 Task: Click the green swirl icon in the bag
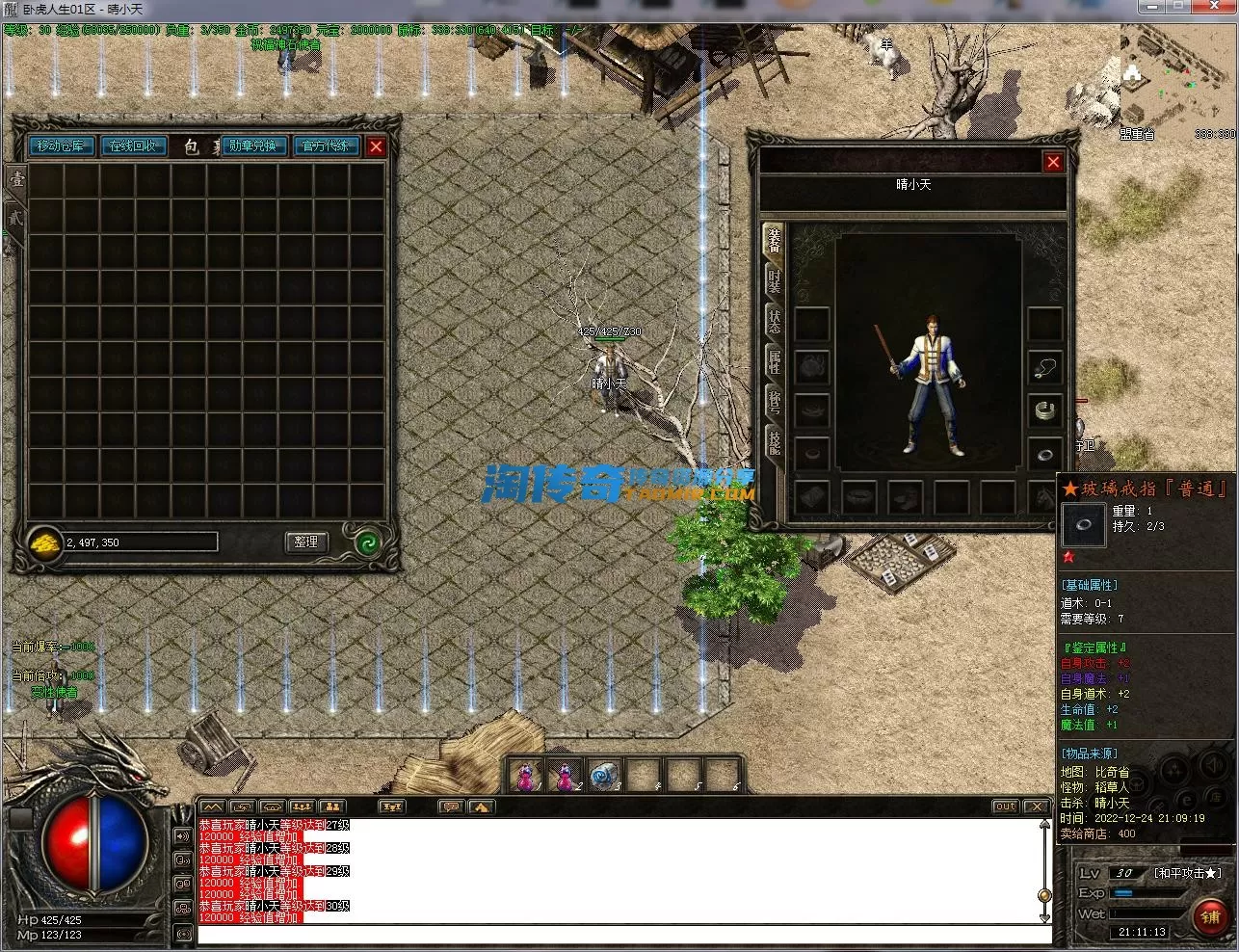click(367, 542)
